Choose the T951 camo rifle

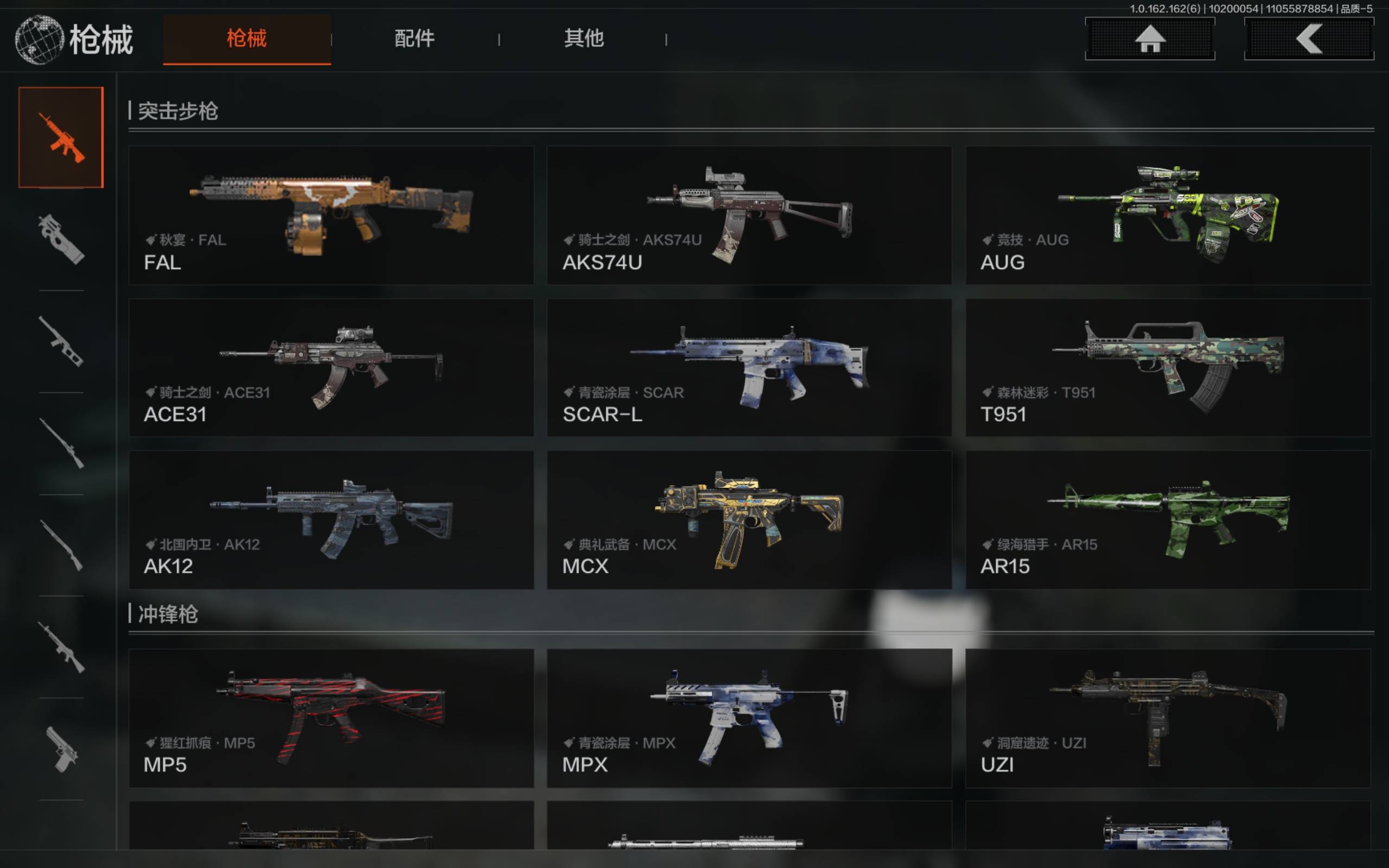(x=1168, y=367)
